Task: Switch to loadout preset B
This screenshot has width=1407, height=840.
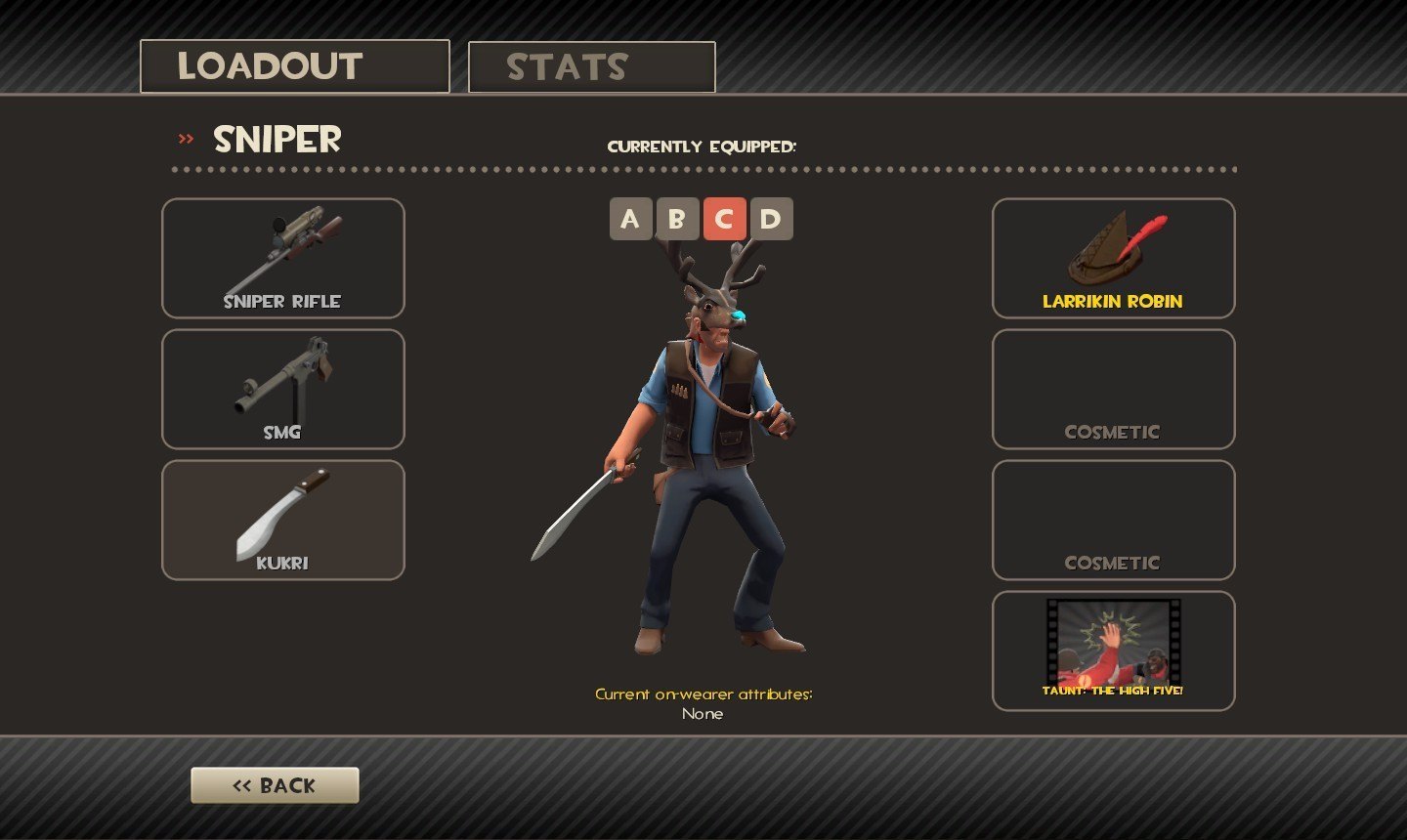Action: tap(677, 219)
